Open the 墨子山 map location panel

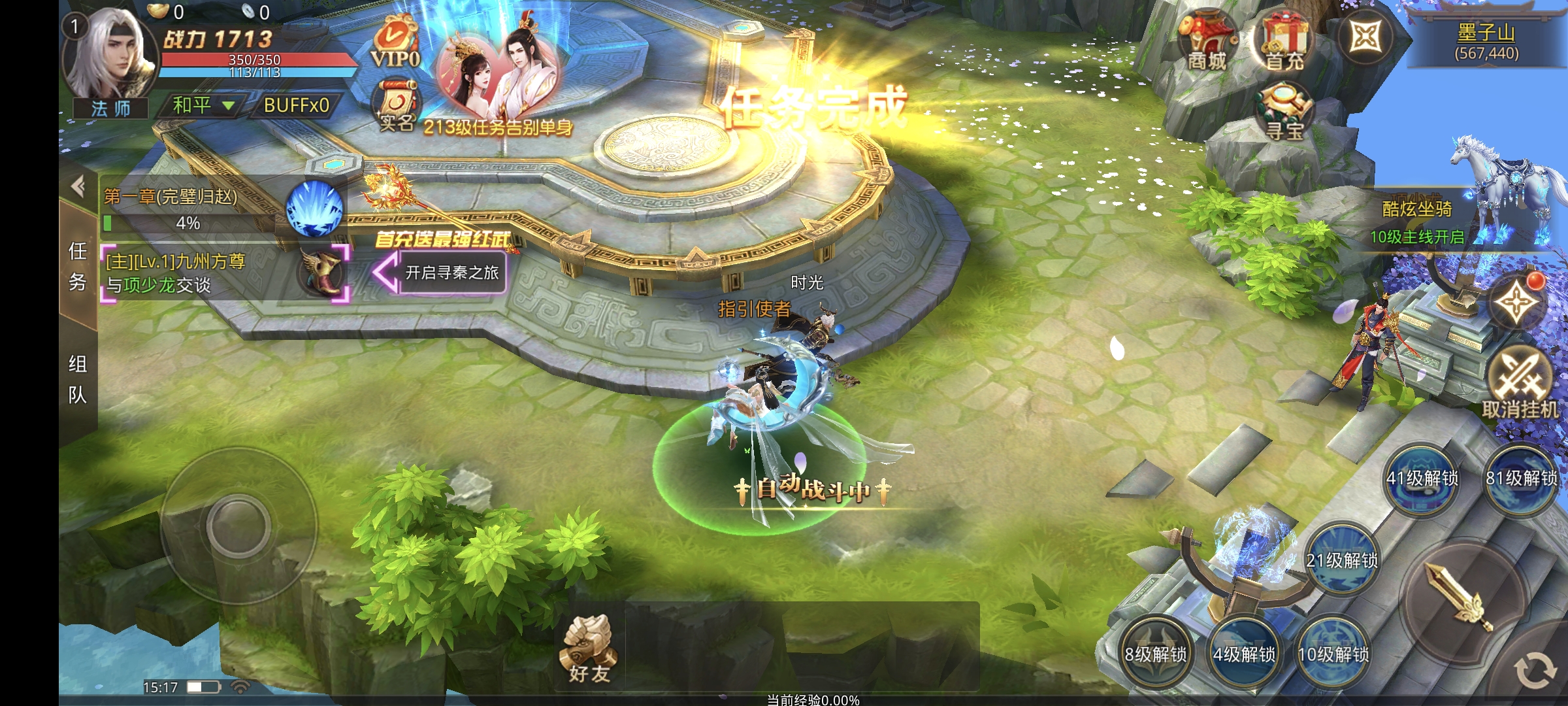(1486, 41)
